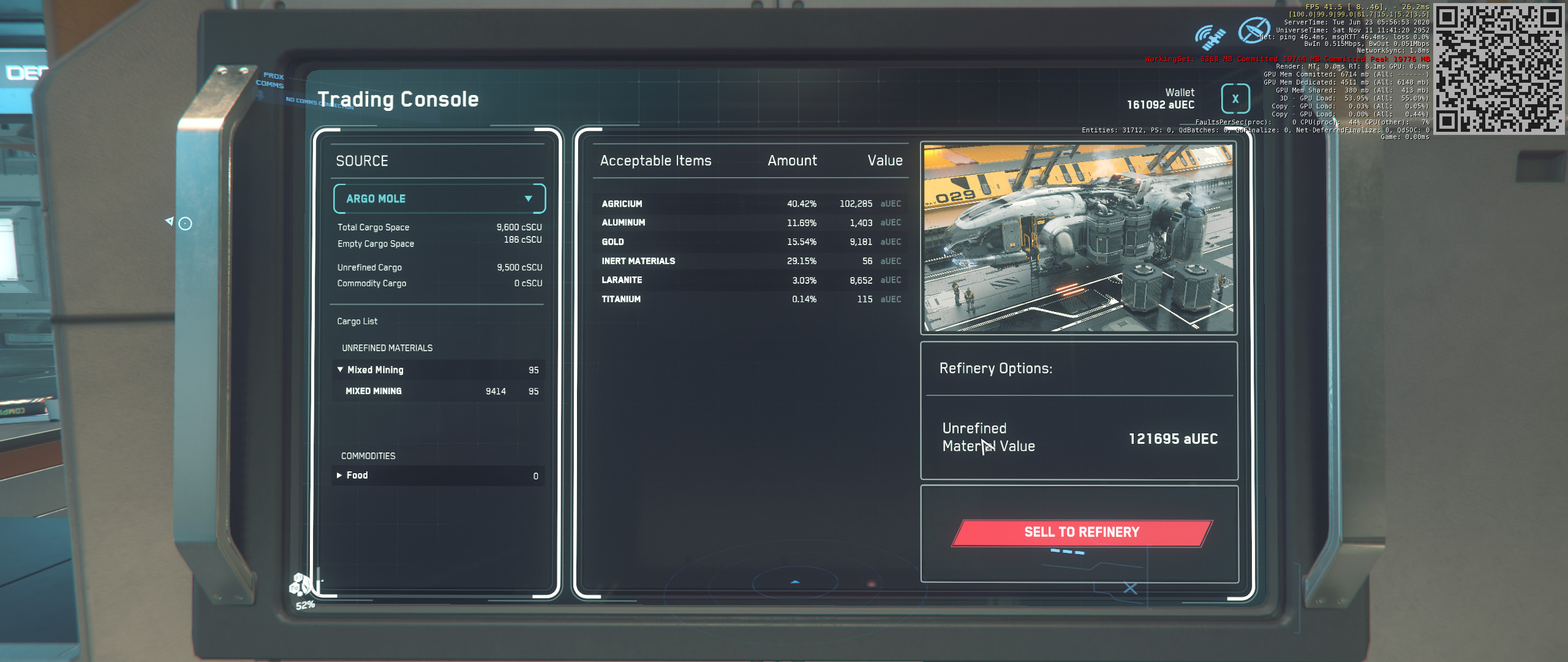Screen dimensions: 1568x662
Task: Choose the Gold item row
Action: 750,242
